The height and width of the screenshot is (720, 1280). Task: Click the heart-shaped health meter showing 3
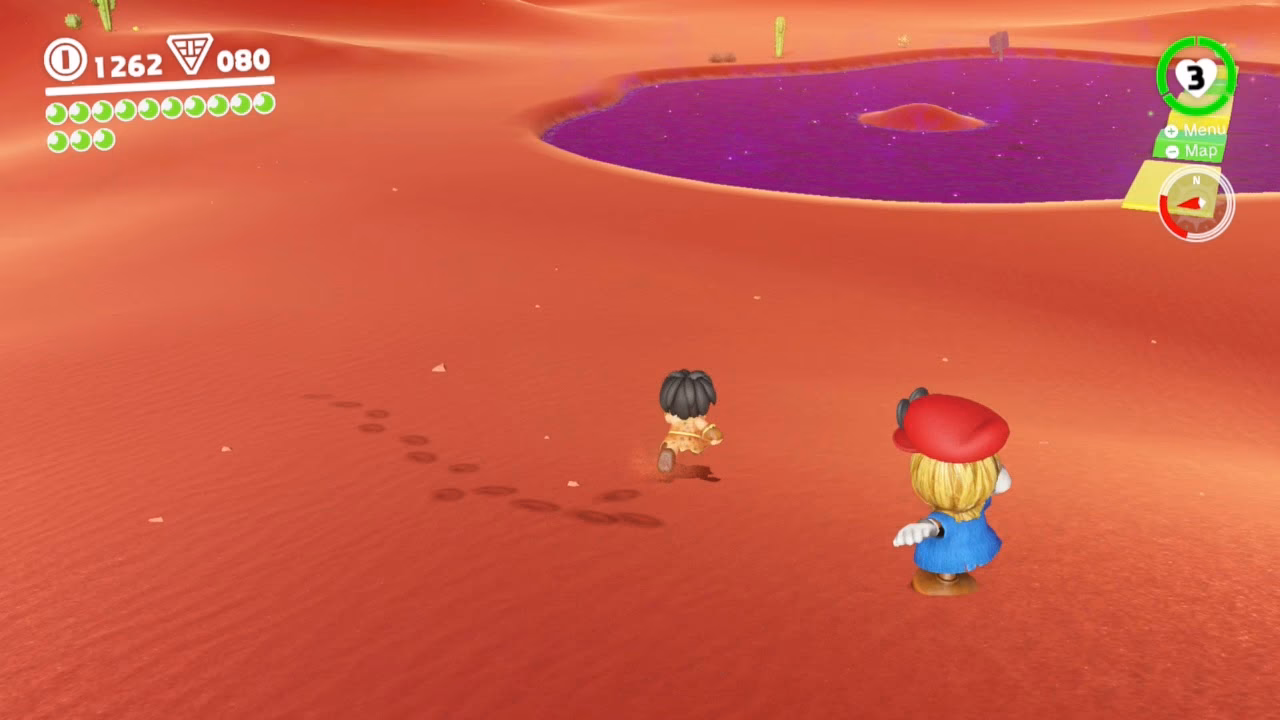coord(1194,76)
